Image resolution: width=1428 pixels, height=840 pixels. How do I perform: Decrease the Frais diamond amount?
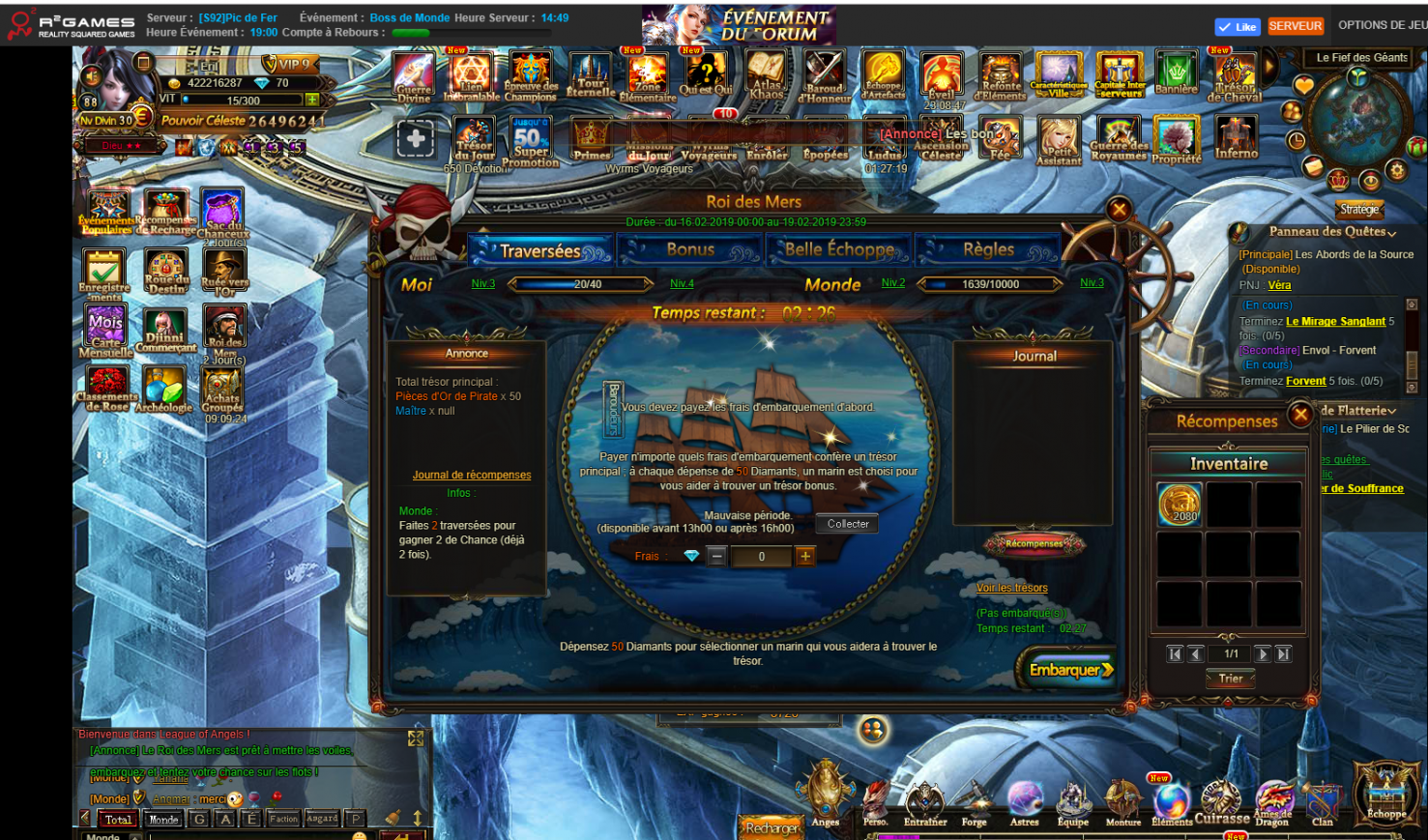(716, 556)
